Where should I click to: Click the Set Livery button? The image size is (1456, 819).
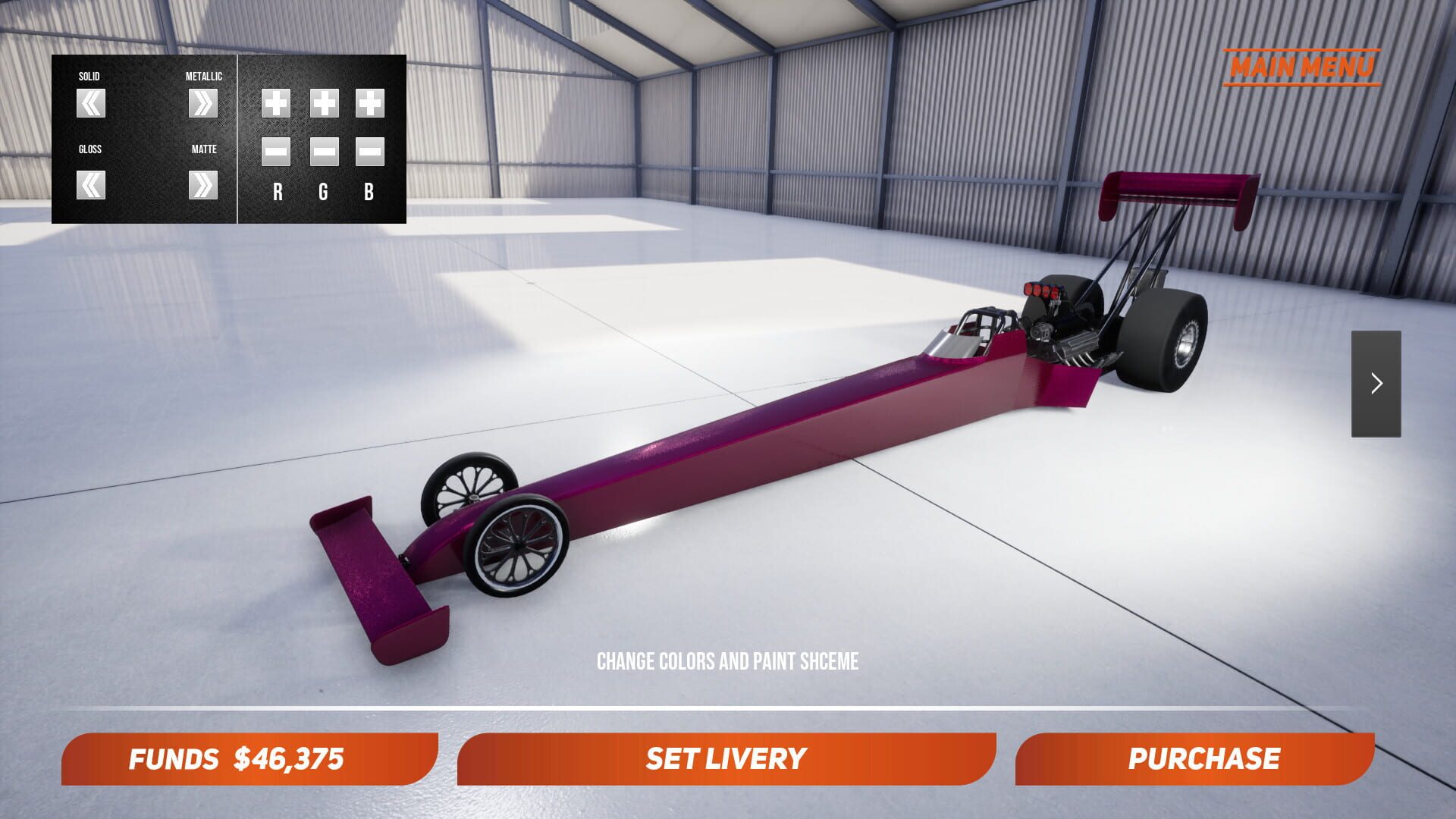[x=726, y=758]
